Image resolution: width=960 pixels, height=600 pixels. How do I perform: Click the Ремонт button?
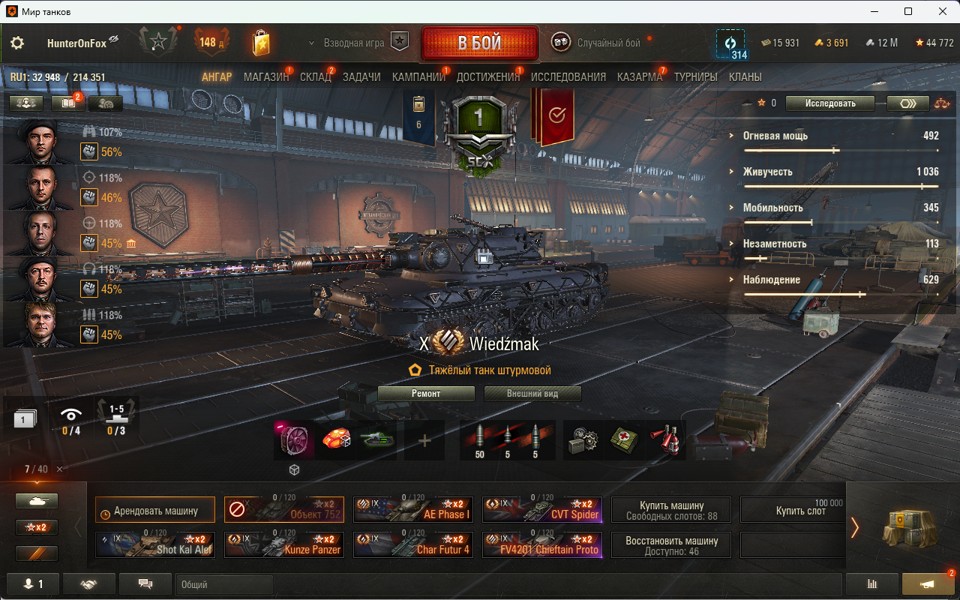click(426, 394)
